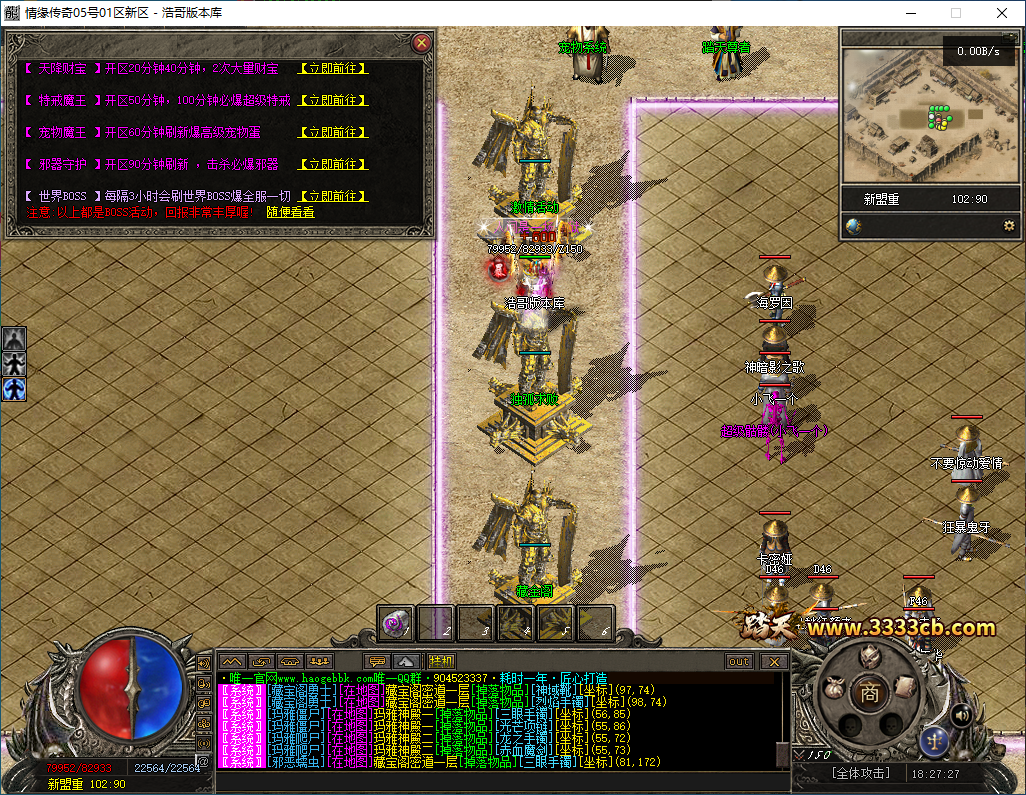The image size is (1026, 795).
Task: Toggle the sound speaker button
Action: coord(962,714)
